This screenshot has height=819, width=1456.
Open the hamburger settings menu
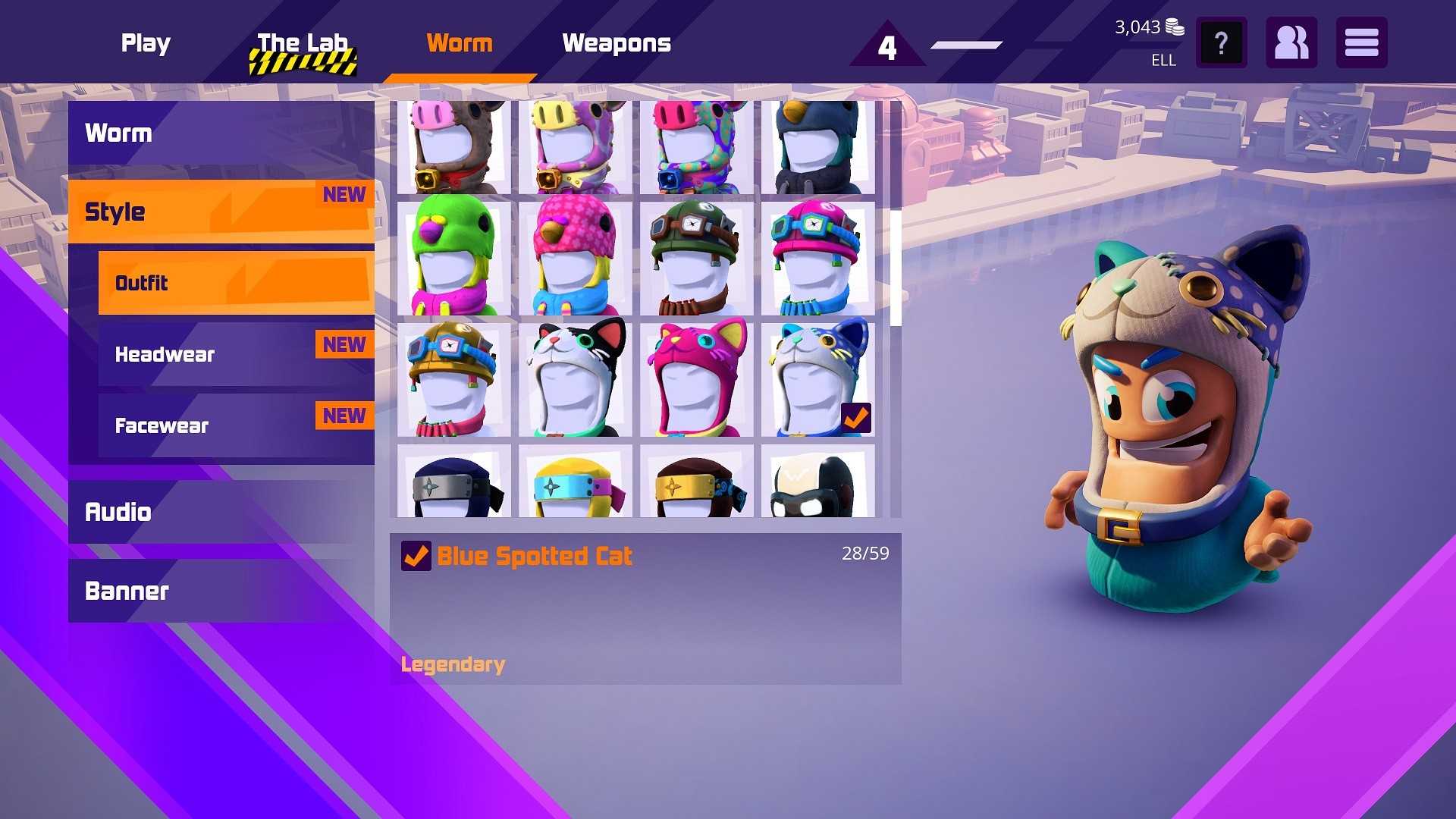point(1361,42)
